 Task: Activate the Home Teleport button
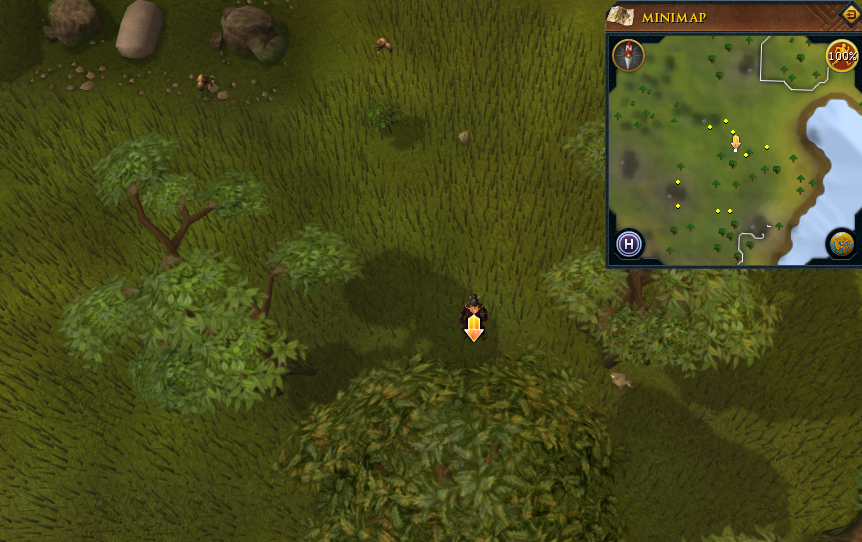[x=629, y=243]
